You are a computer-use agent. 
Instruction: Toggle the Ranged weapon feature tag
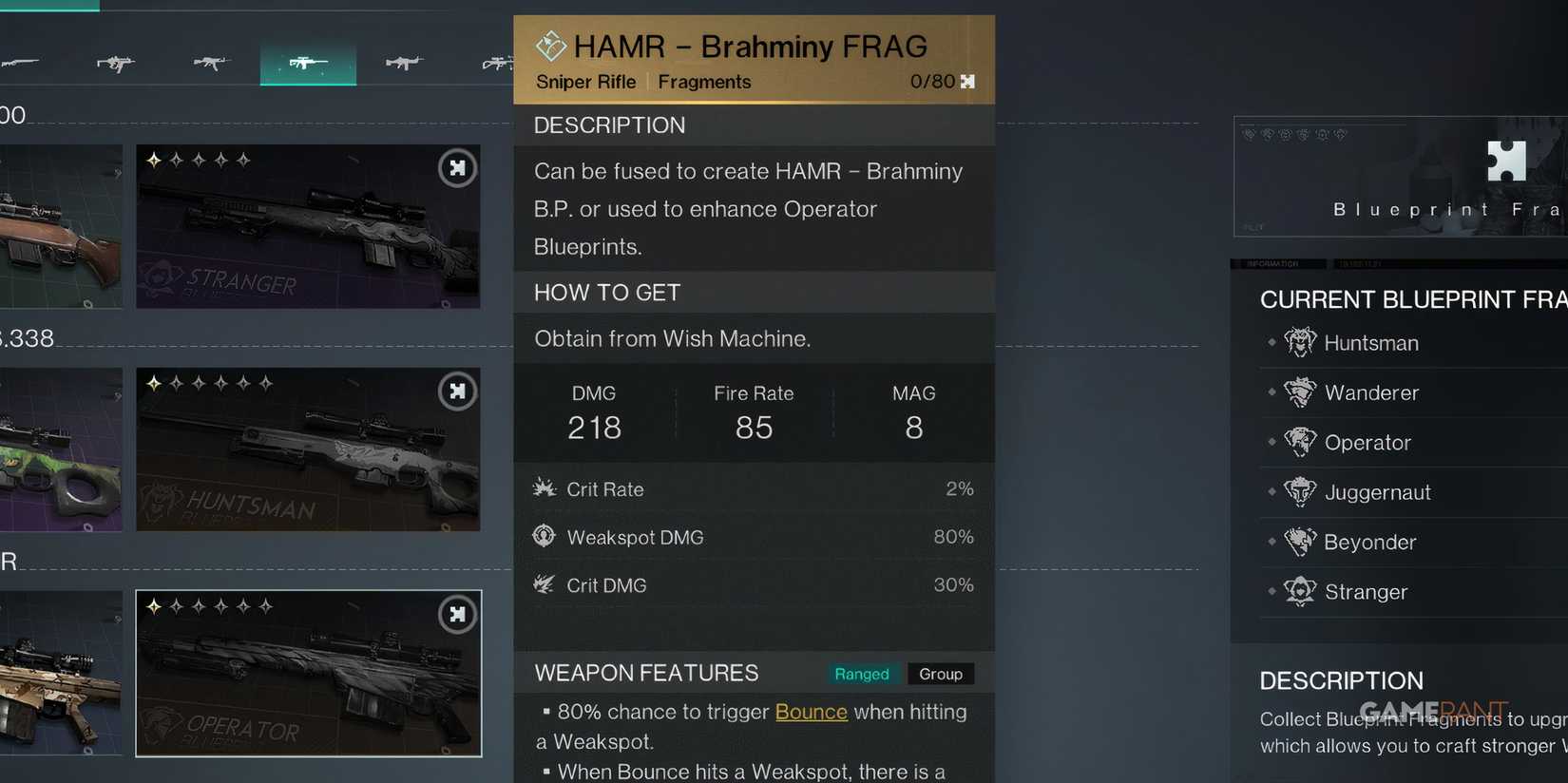pos(862,674)
